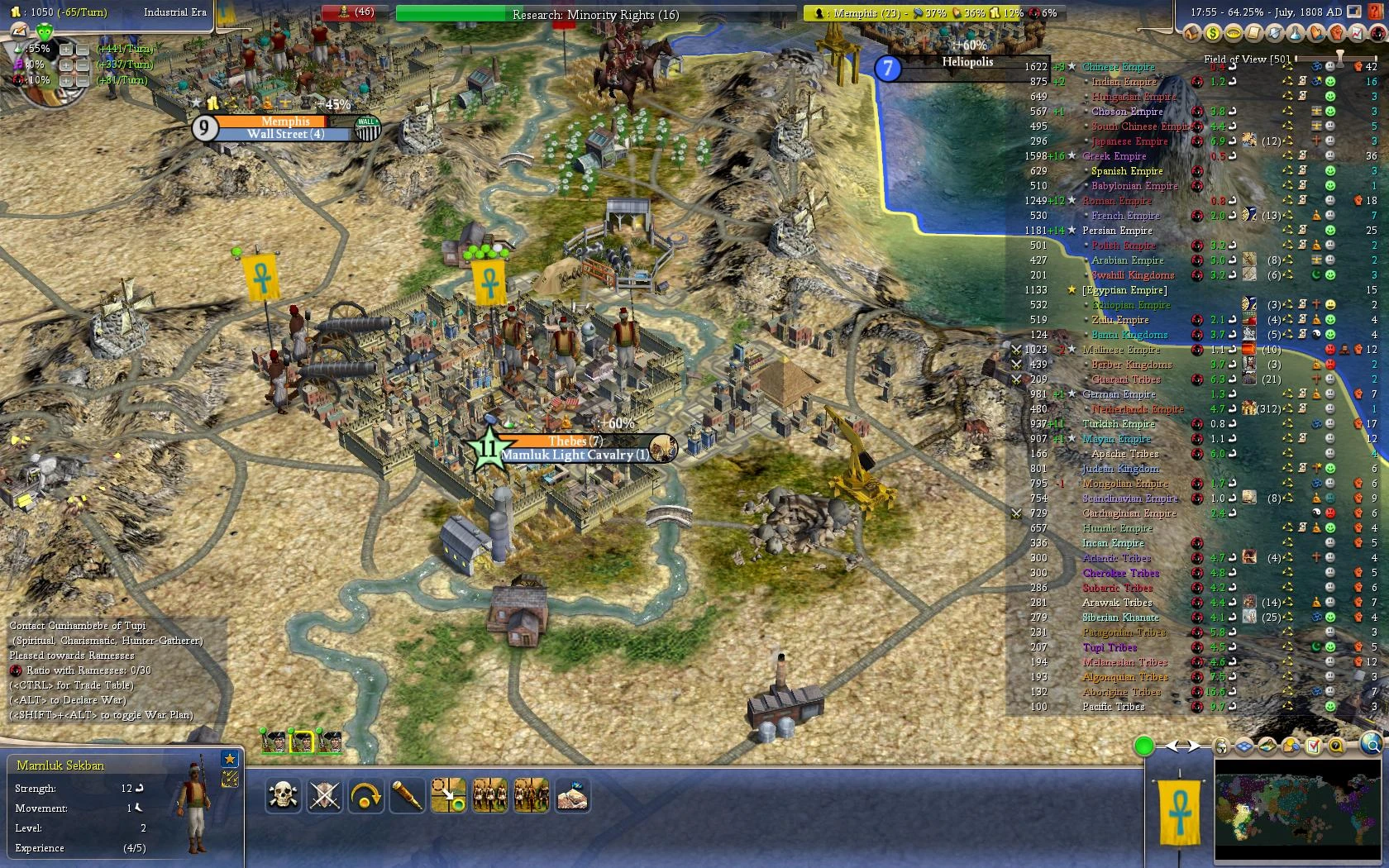Automate exploration with the telescope icon
This screenshot has width=1389, height=868.
click(x=407, y=794)
